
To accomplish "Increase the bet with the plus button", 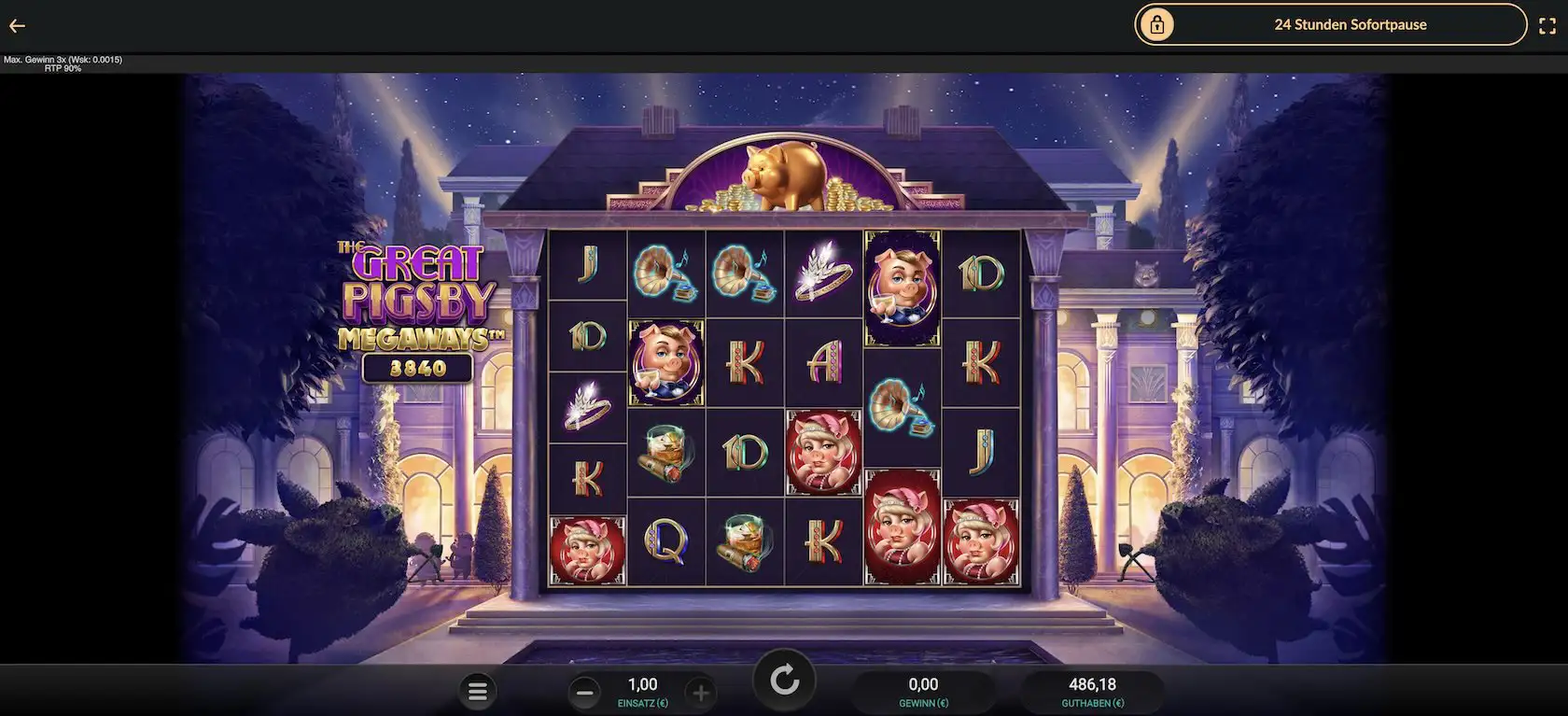I will (701, 693).
